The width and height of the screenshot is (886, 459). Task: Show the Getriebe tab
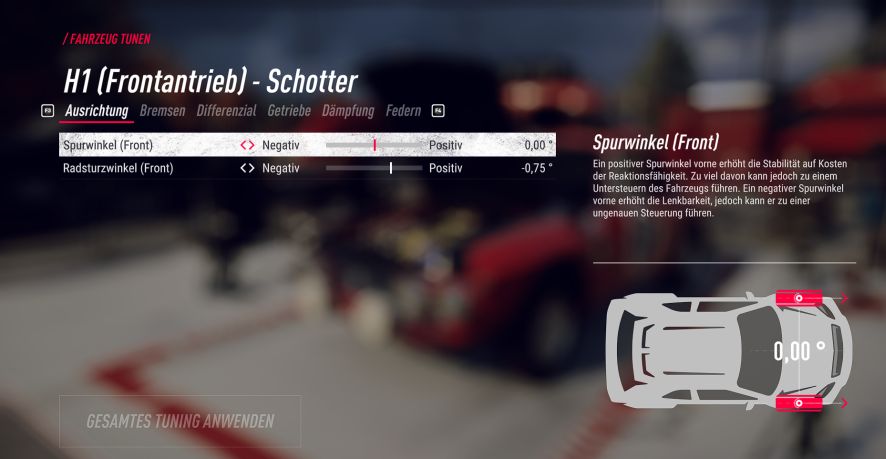coord(289,110)
